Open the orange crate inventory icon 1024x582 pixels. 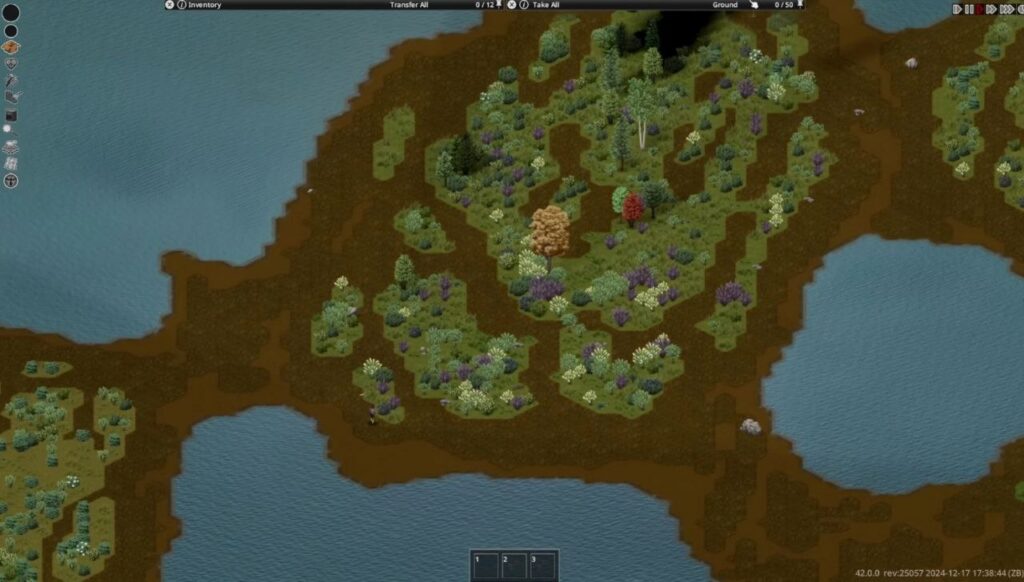pos(11,47)
